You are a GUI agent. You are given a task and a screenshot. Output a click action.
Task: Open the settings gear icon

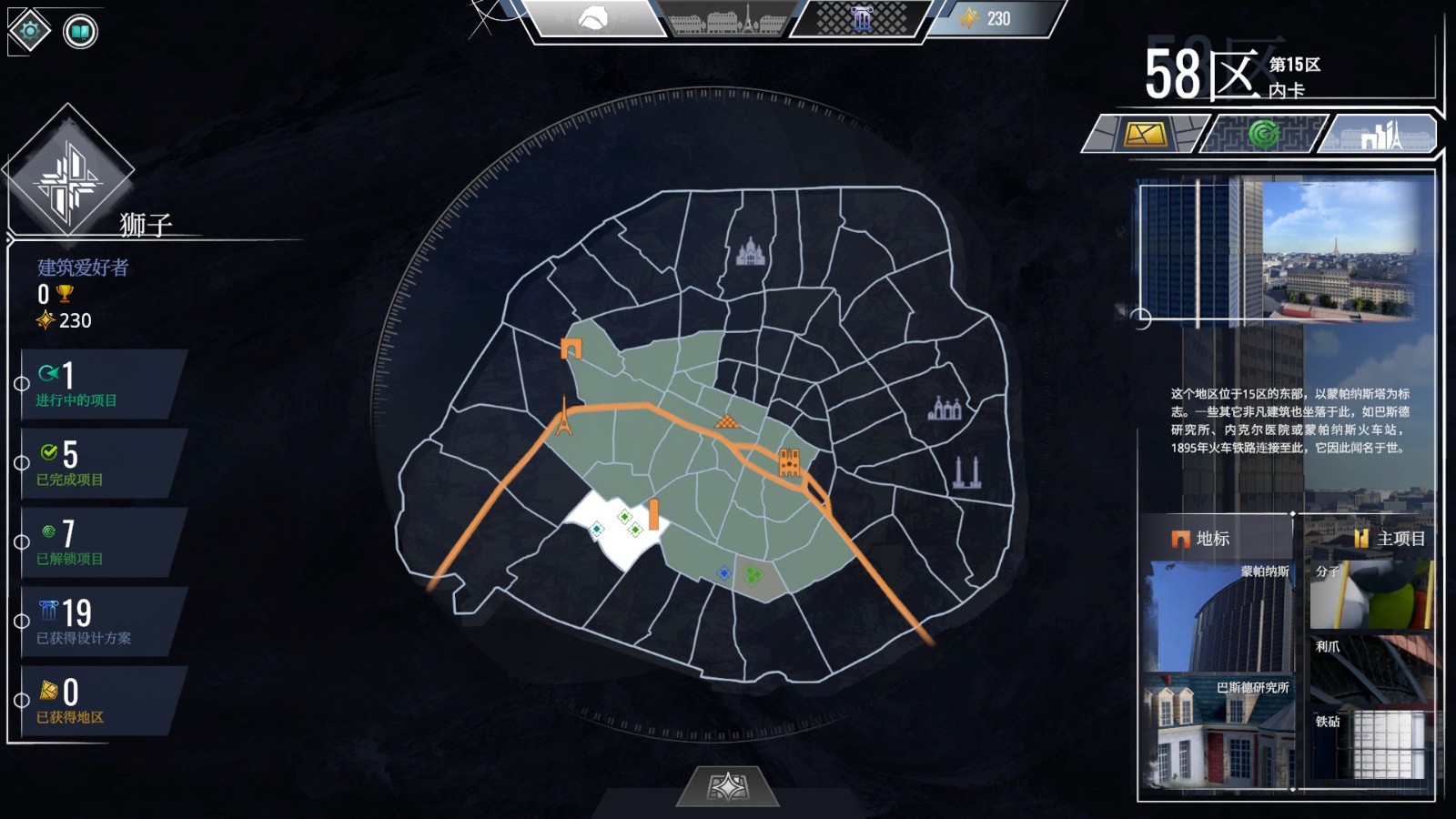tap(30, 32)
